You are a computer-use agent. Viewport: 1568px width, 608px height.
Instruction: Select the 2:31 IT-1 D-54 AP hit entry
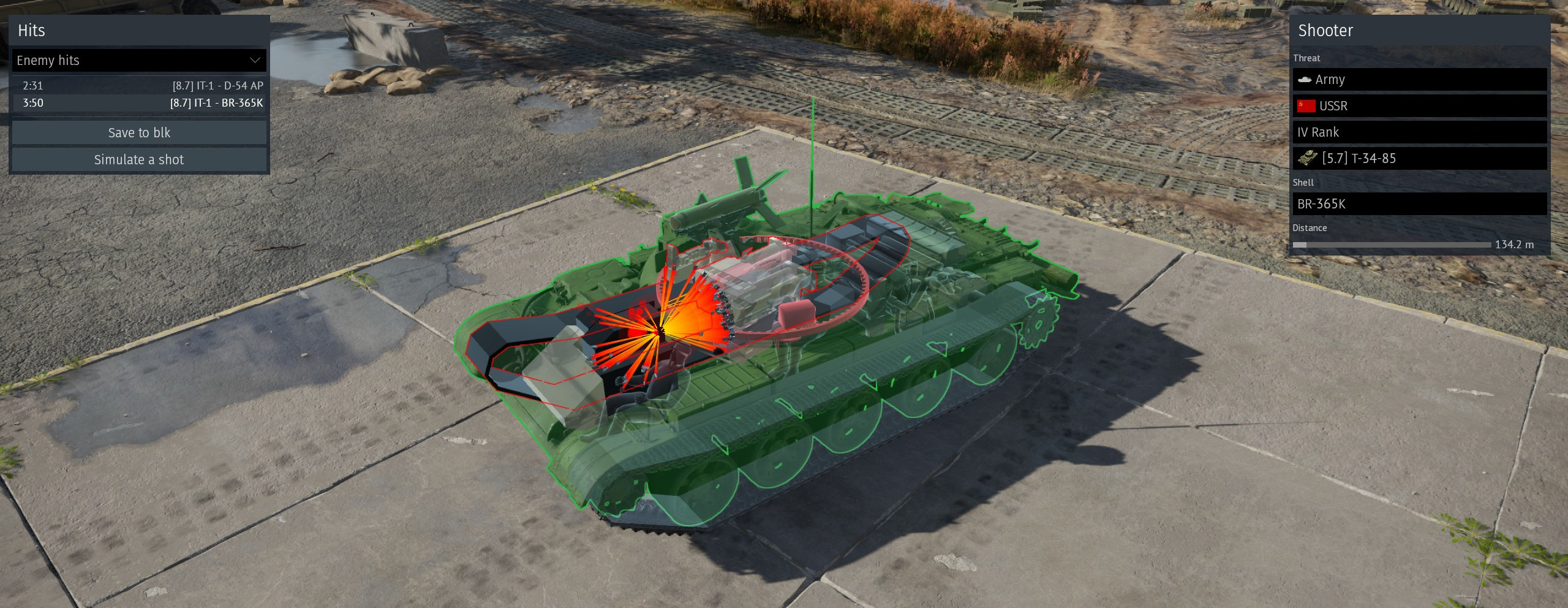point(139,86)
